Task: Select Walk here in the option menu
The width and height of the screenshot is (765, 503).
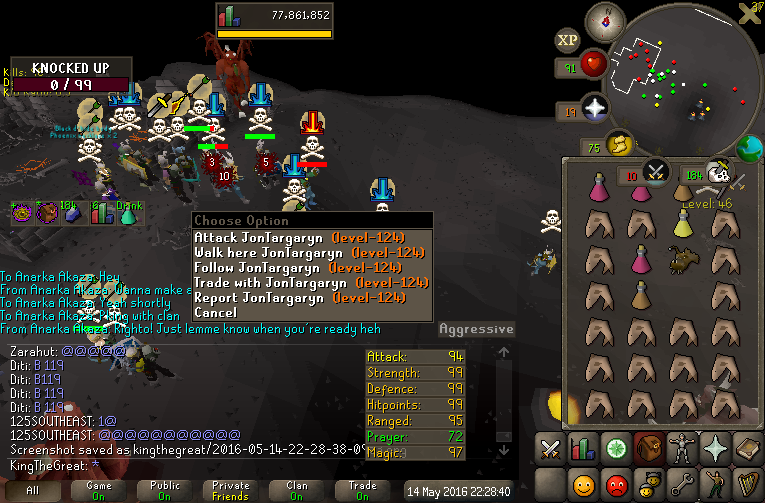Action: click(x=299, y=253)
